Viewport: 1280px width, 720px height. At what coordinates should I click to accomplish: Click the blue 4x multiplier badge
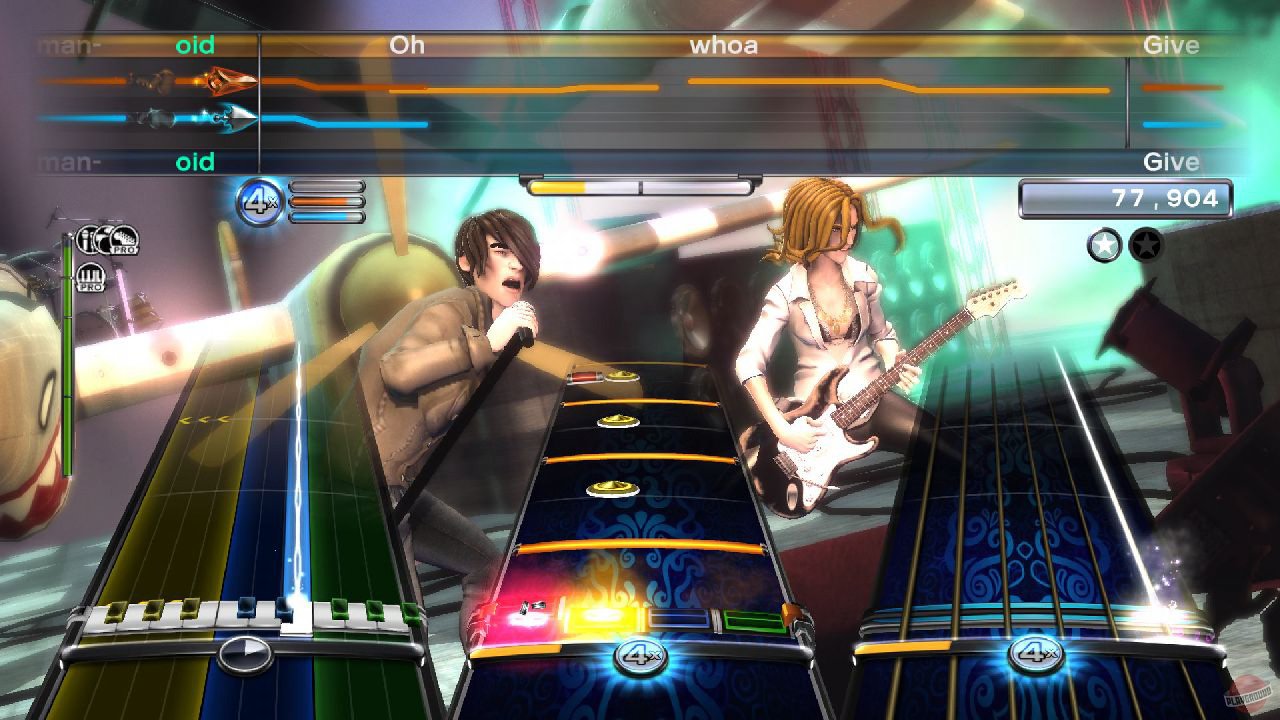point(256,200)
